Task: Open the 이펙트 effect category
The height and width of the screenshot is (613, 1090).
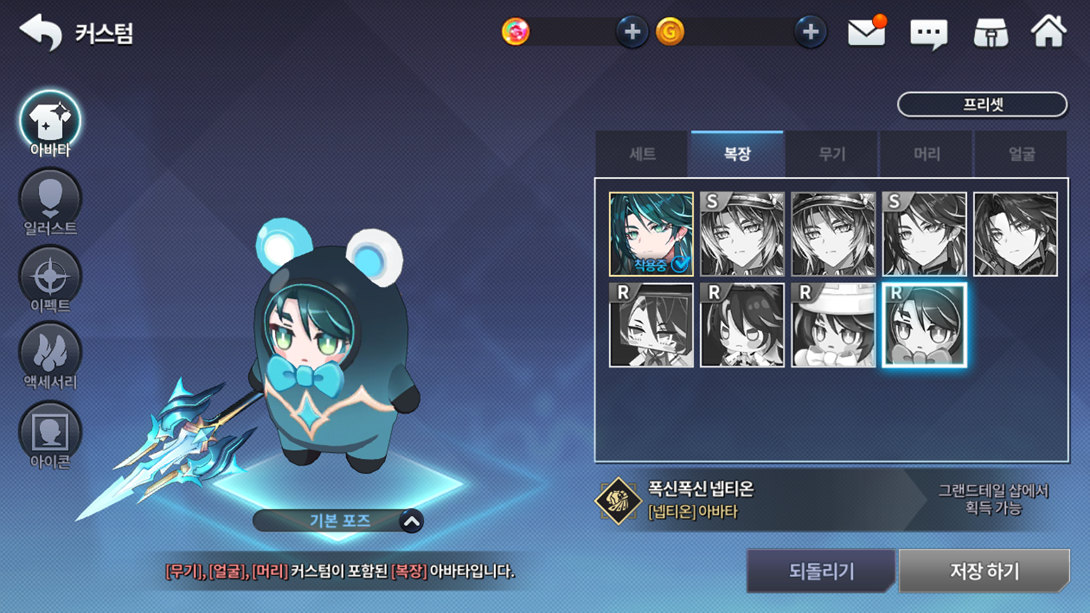Action: (50, 281)
